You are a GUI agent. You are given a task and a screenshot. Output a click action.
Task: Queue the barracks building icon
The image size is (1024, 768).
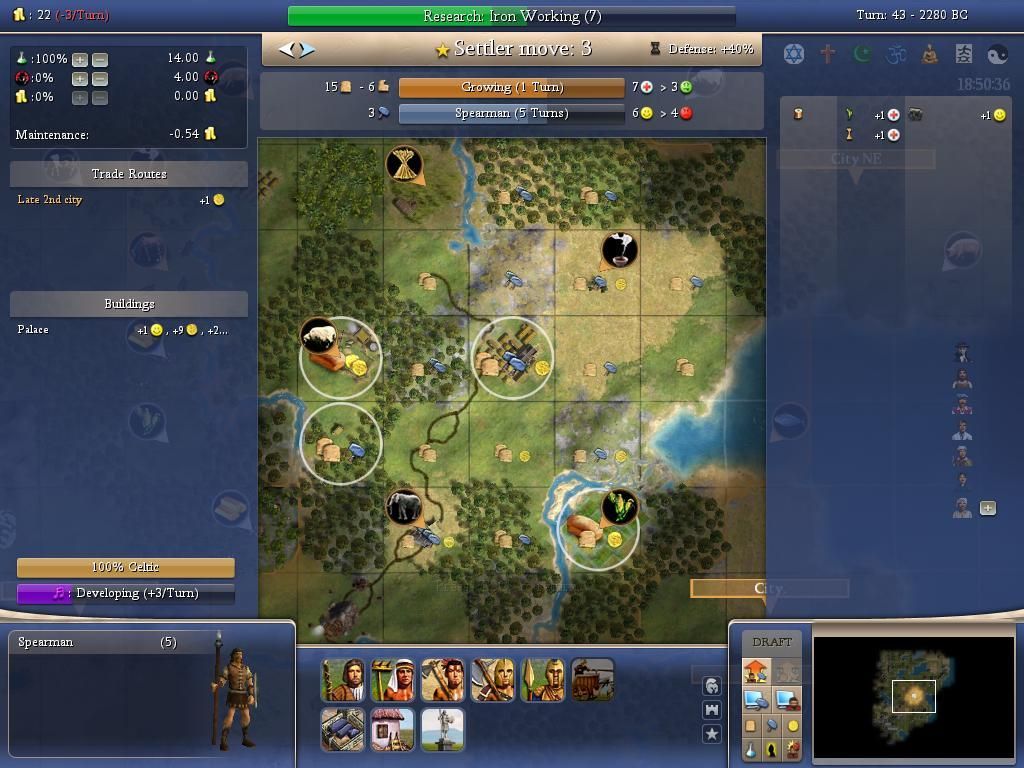pyautogui.click(x=342, y=730)
